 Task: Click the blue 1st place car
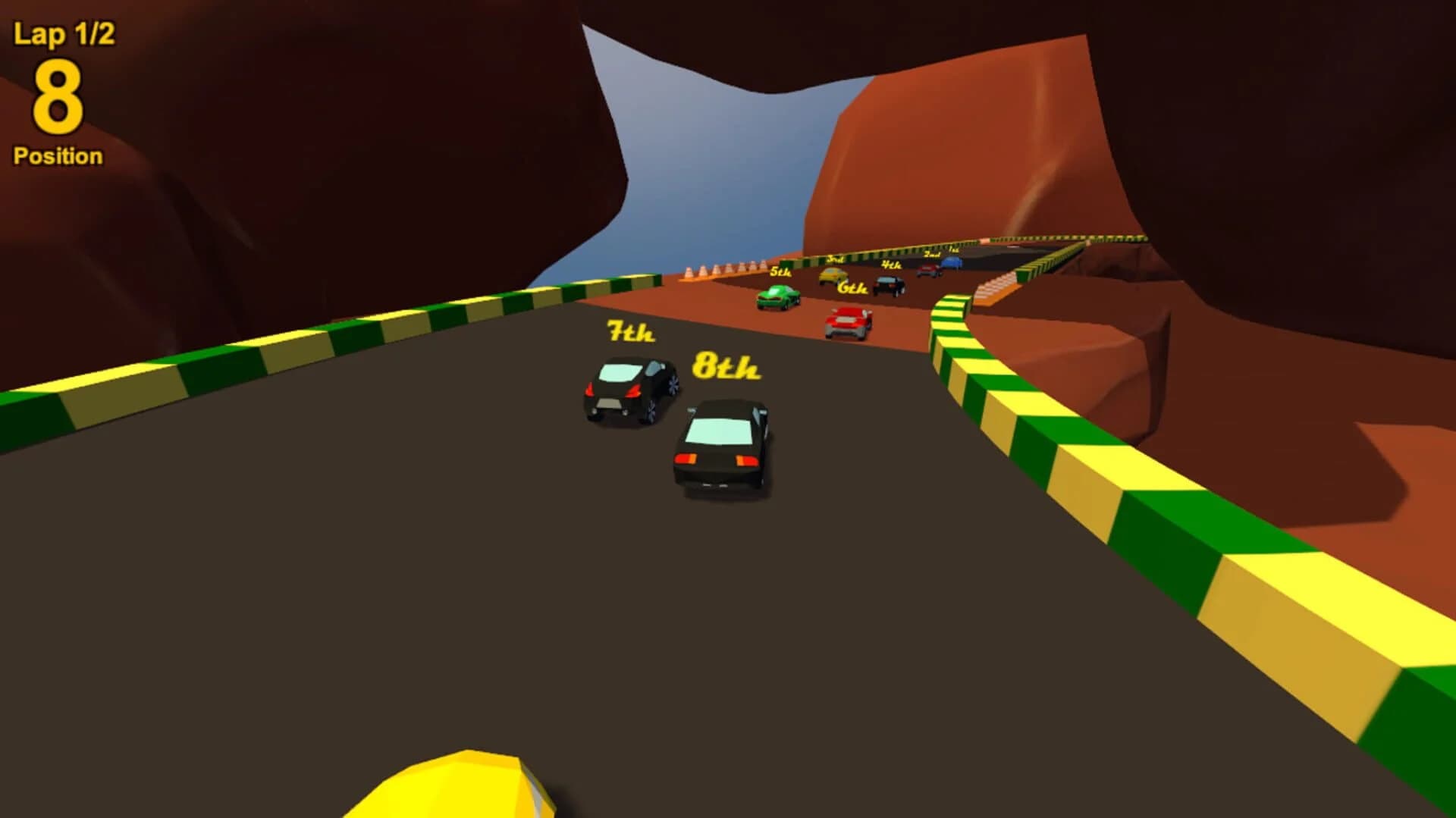pos(950,262)
